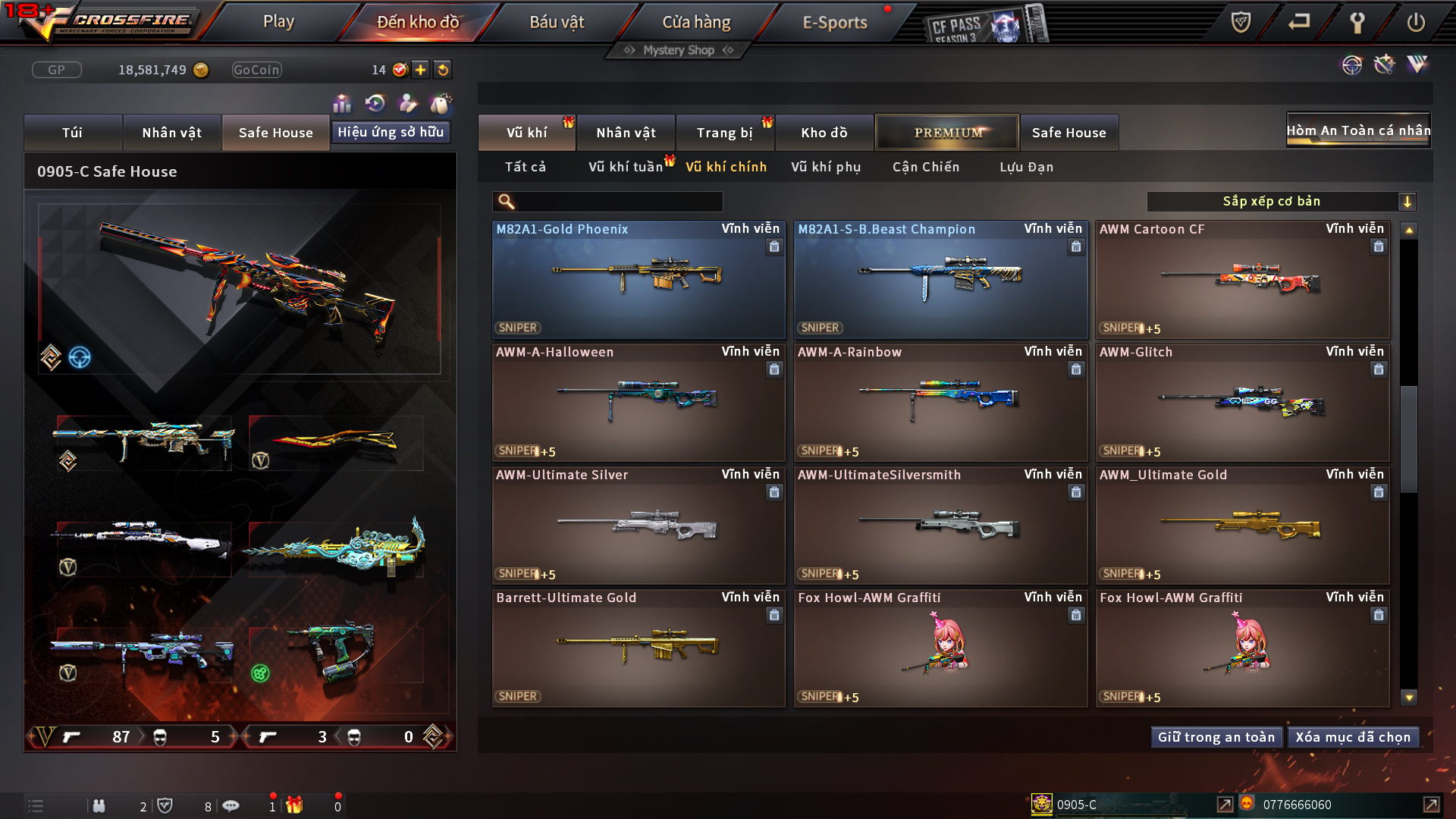This screenshot has width=1456, height=819.
Task: Select the M82A1-Gold Phoenix sniper
Action: click(x=638, y=280)
